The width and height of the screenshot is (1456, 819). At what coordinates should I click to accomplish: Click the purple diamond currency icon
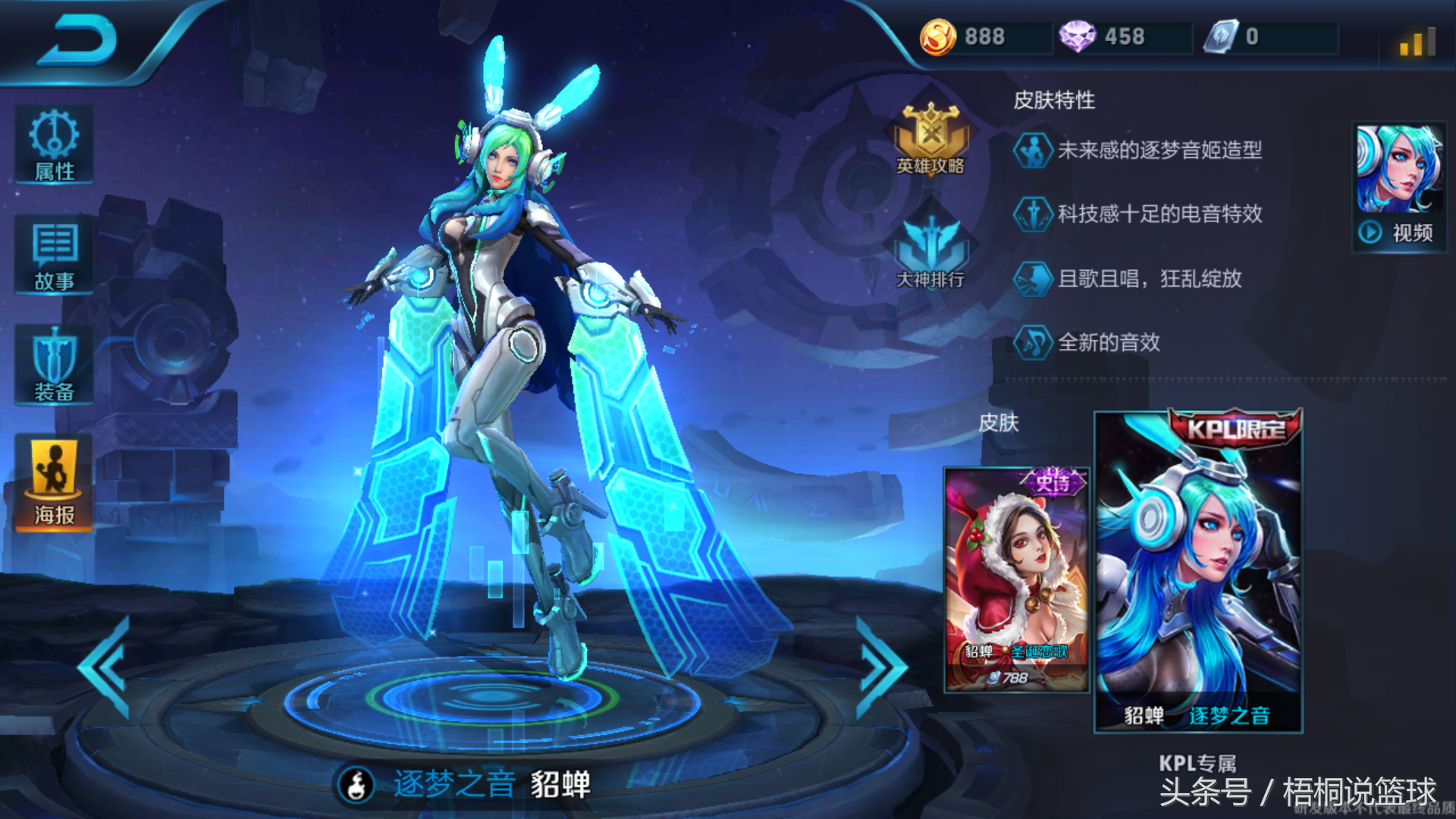[1077, 36]
